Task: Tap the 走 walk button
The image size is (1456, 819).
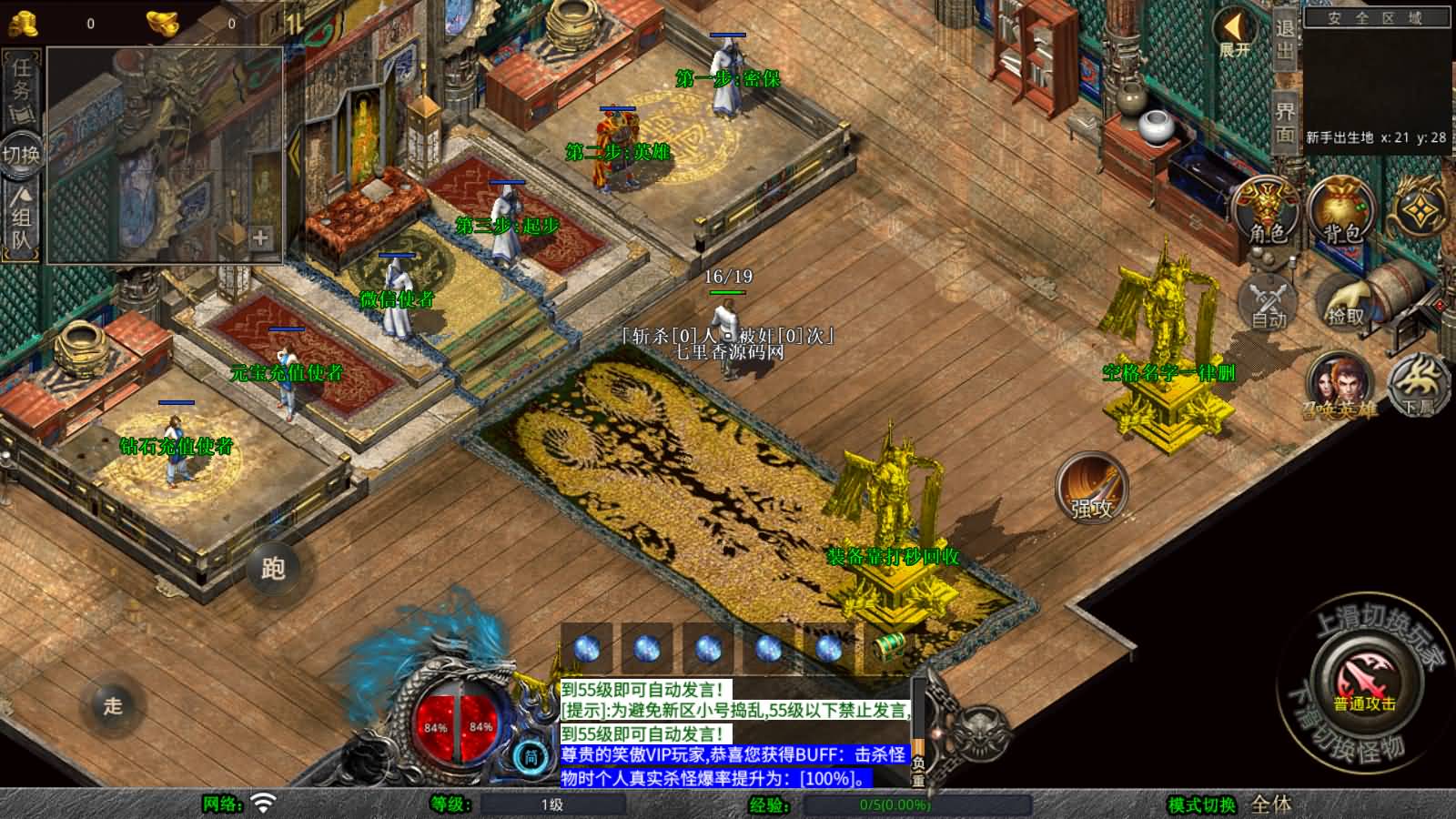Action: (113, 705)
